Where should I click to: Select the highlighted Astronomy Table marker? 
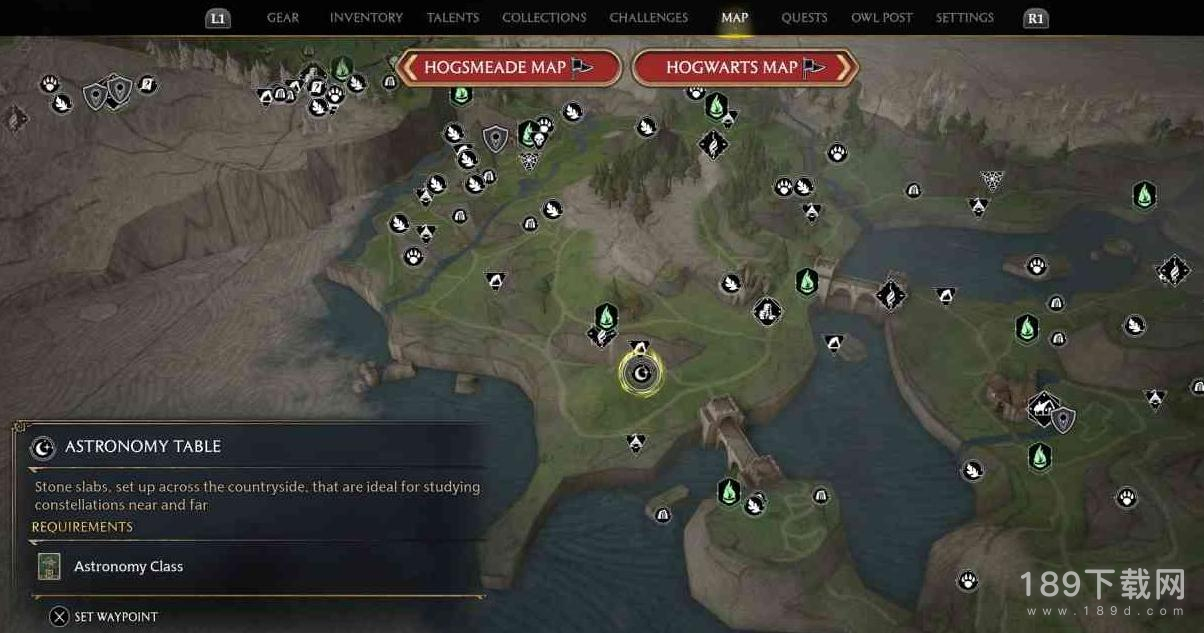(x=641, y=375)
